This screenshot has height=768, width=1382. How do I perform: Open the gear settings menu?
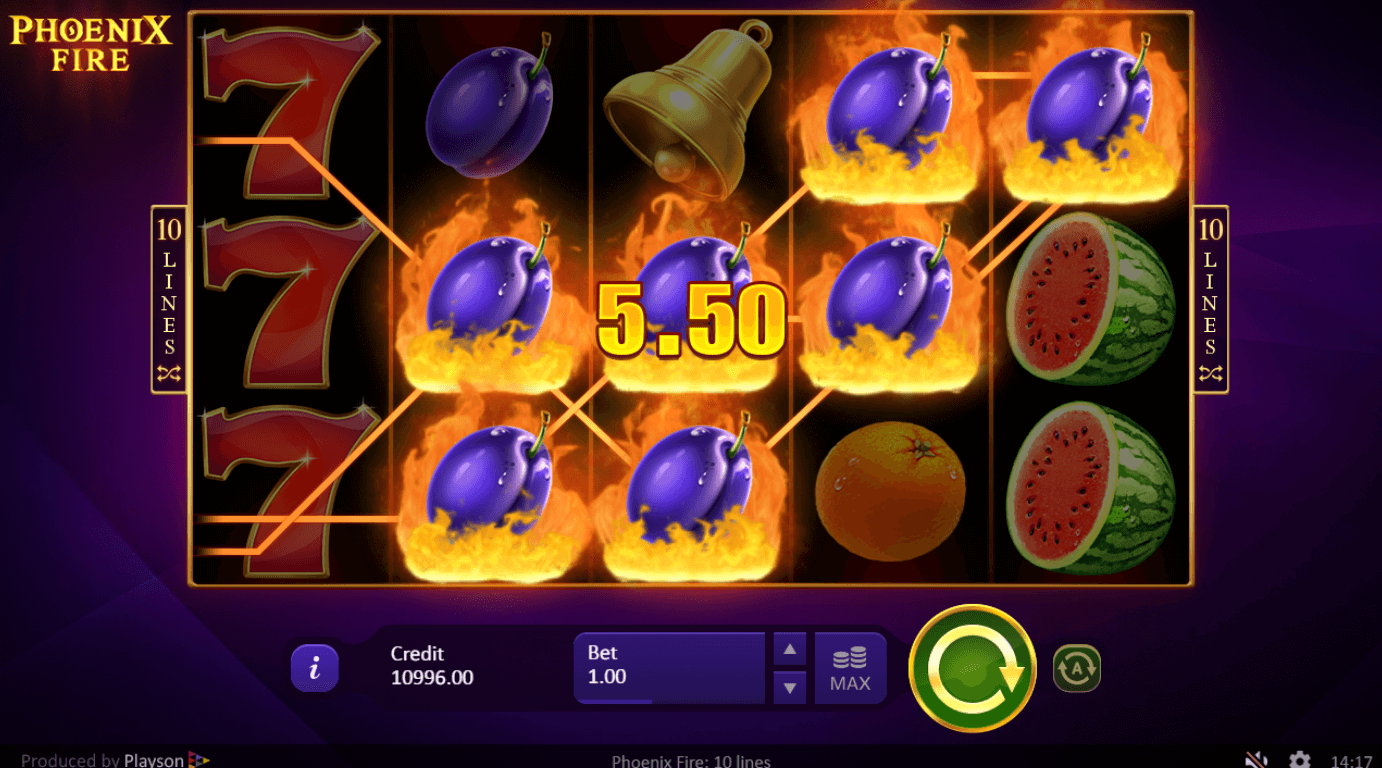[x=1299, y=759]
